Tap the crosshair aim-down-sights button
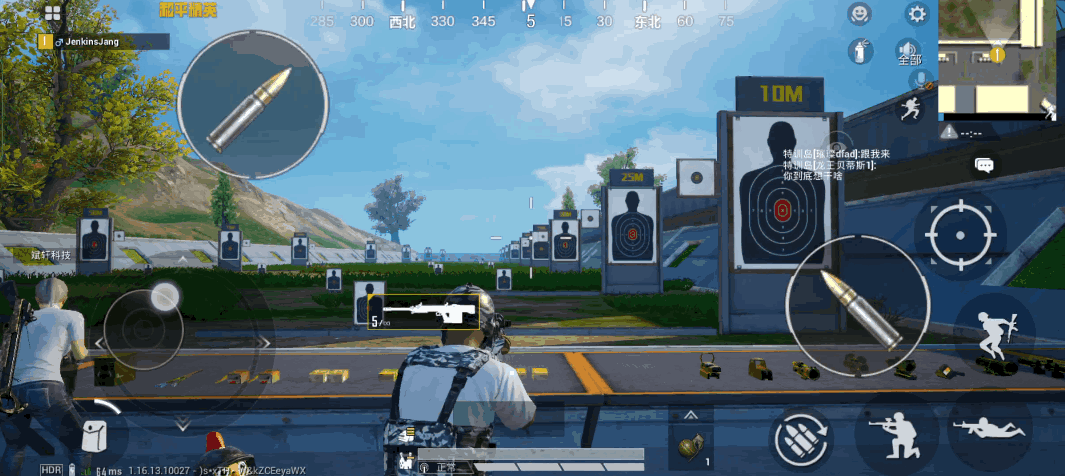This screenshot has width=1065, height=476. [960, 236]
